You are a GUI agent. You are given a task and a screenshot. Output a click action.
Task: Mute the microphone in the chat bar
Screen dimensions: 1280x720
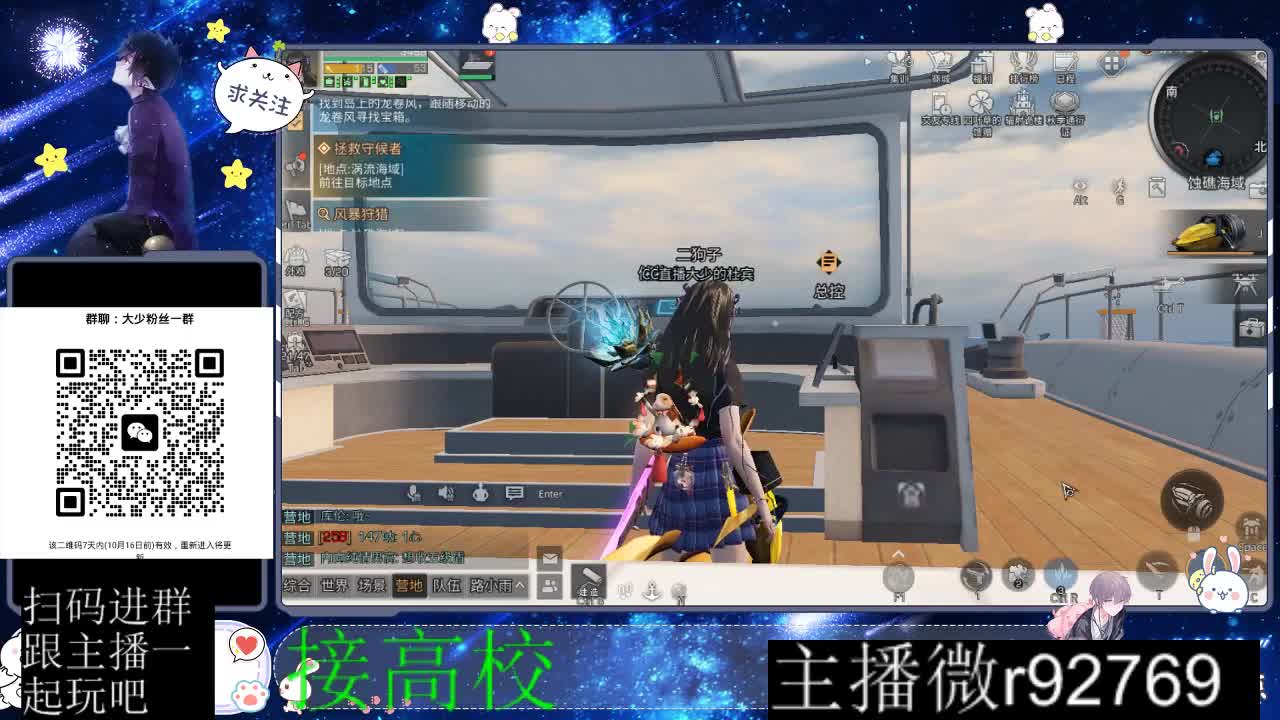point(413,494)
